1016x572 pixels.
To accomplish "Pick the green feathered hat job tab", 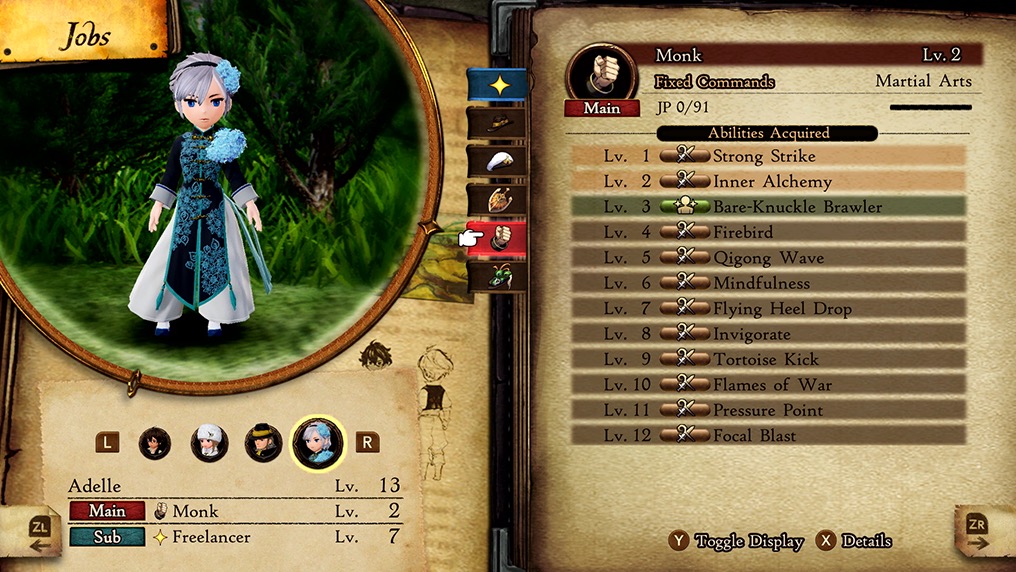I will [x=497, y=275].
